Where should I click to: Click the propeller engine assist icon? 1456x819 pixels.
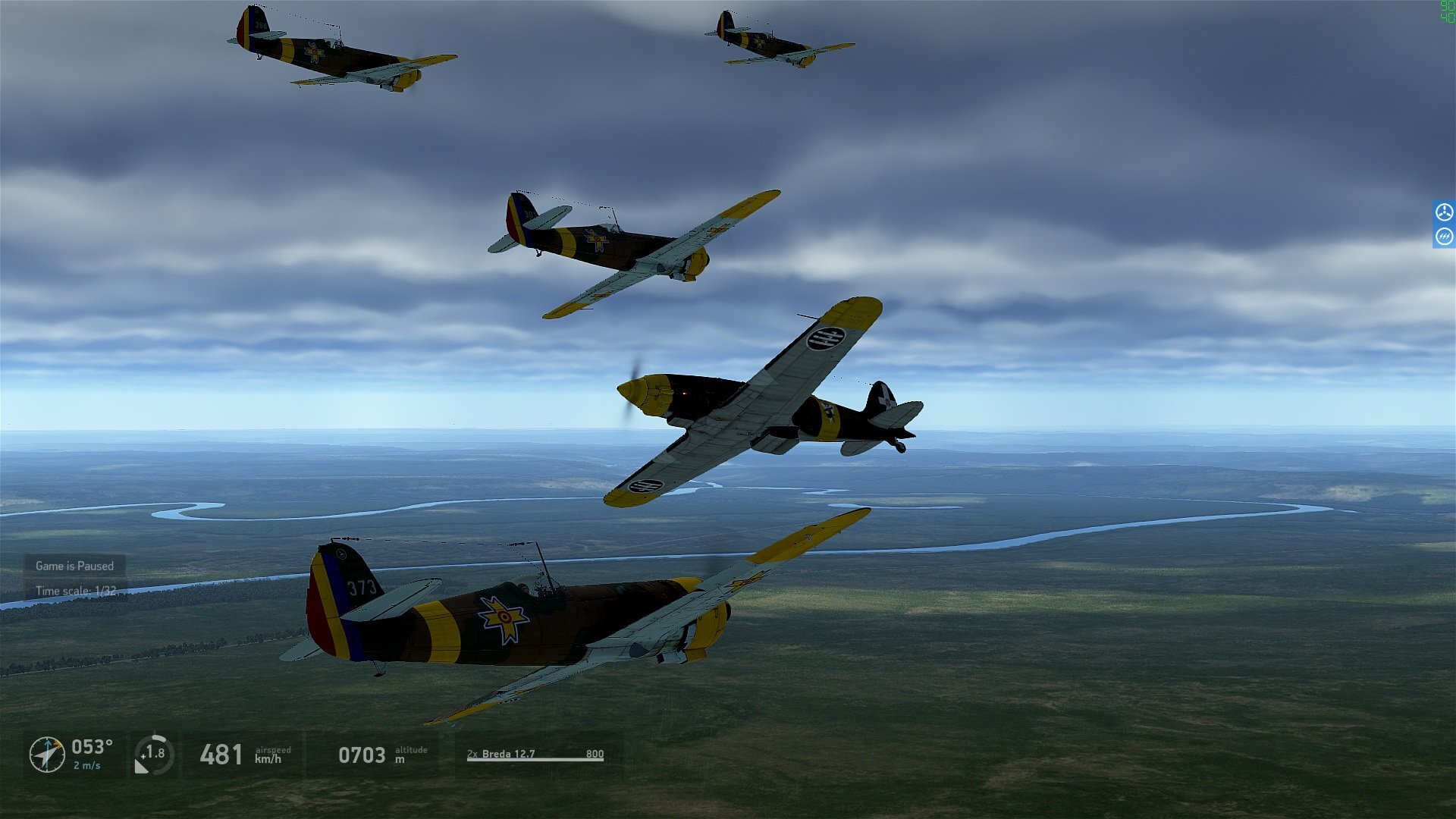tap(1444, 212)
